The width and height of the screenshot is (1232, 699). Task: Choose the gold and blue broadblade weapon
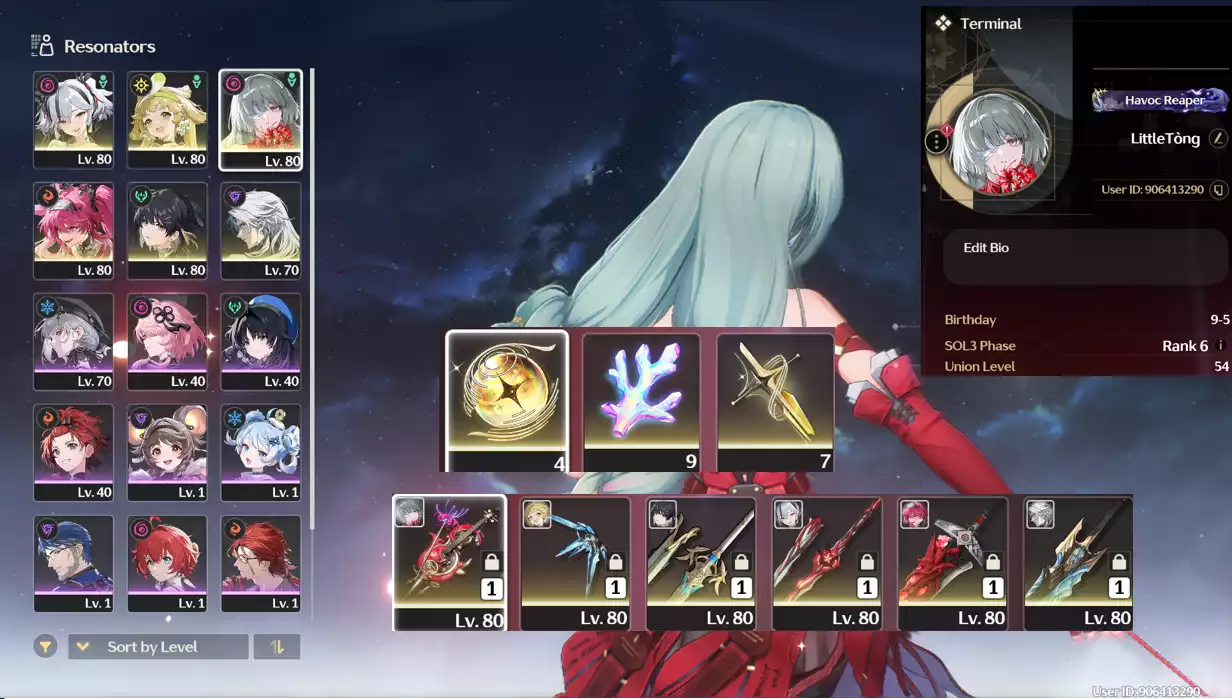1078,562
